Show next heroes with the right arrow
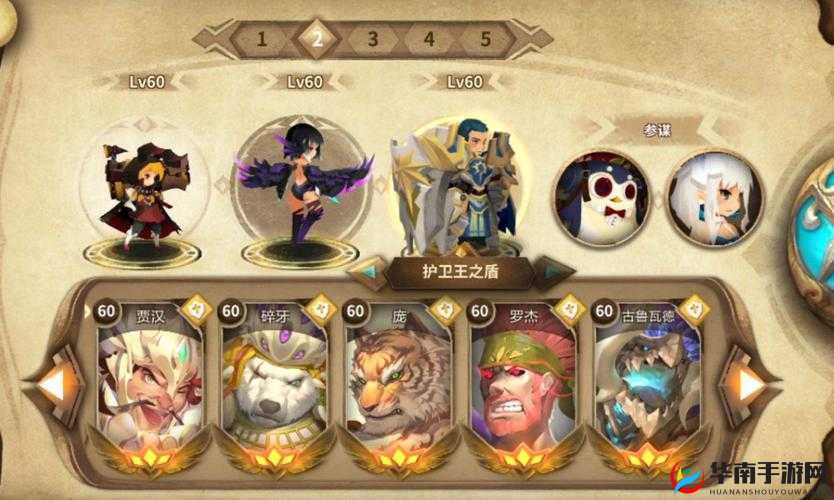 tap(751, 383)
